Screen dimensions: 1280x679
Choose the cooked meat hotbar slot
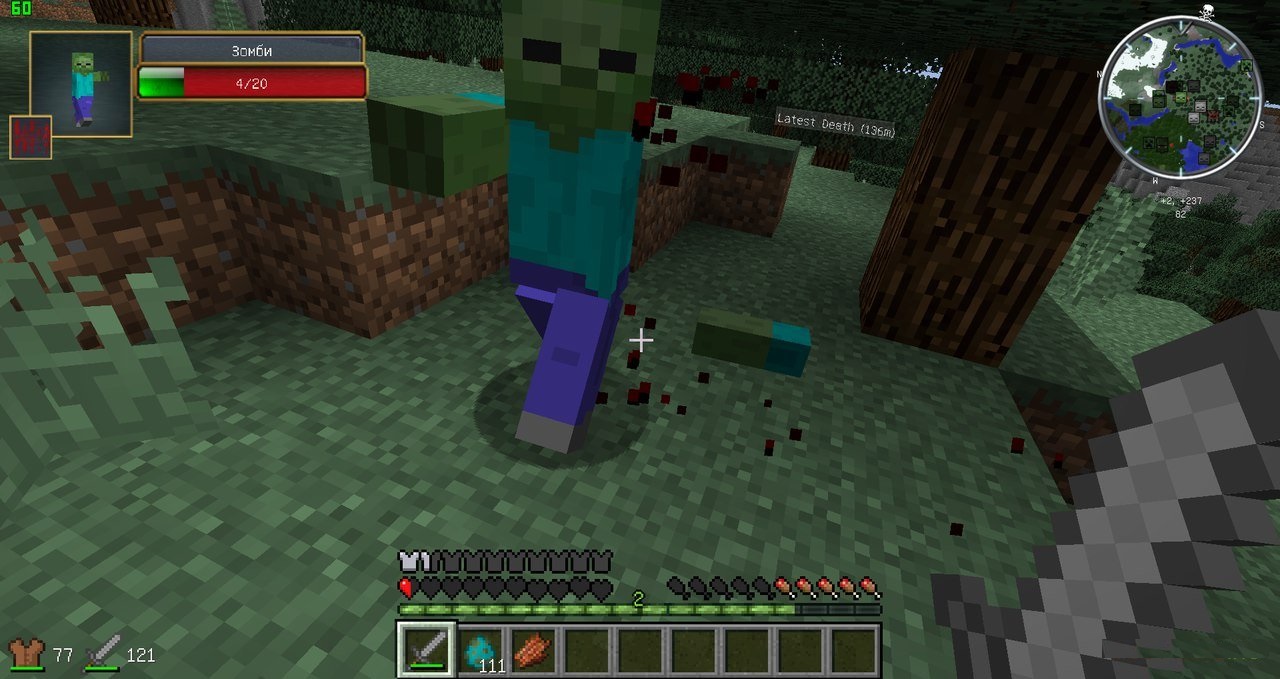tap(534, 651)
